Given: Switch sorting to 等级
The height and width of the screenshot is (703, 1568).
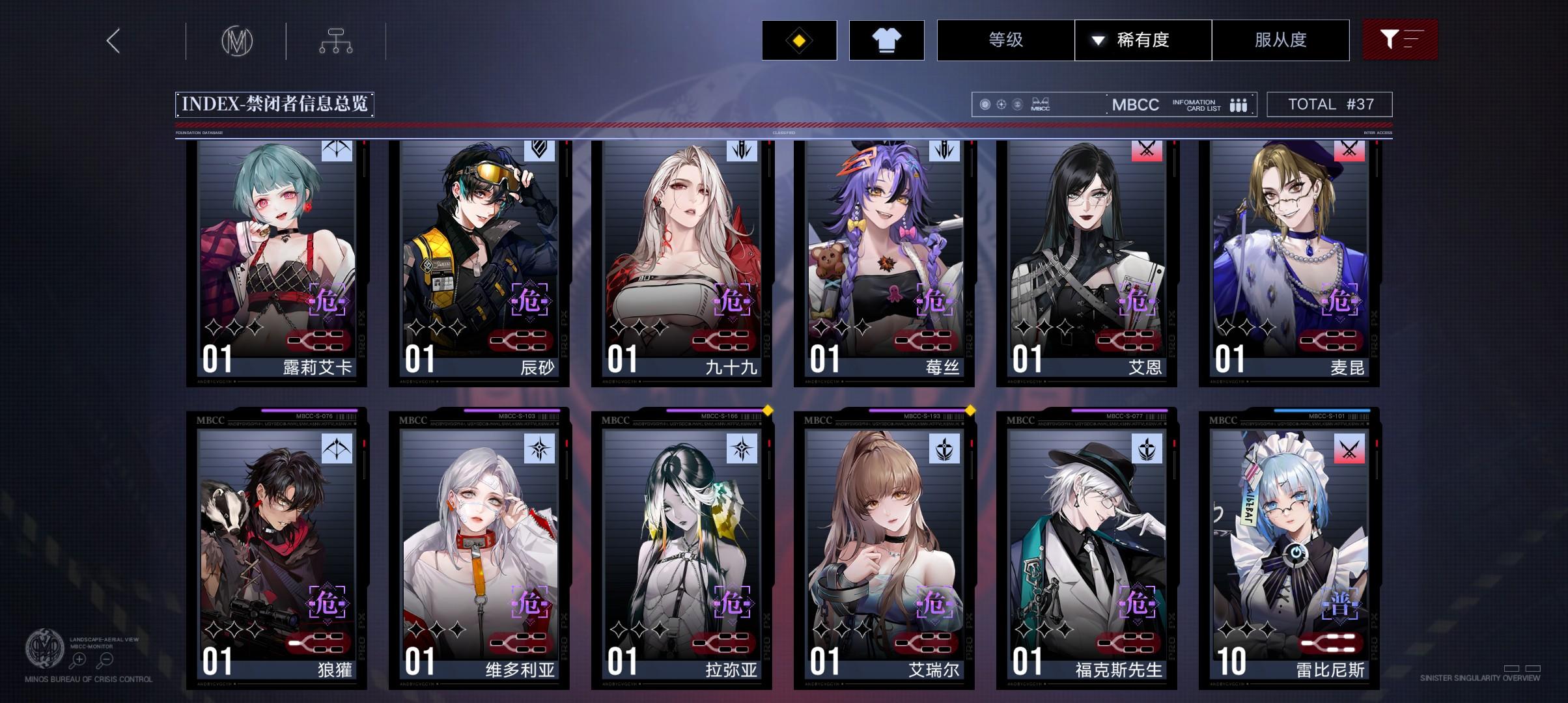Looking at the screenshot, I should coord(1005,40).
